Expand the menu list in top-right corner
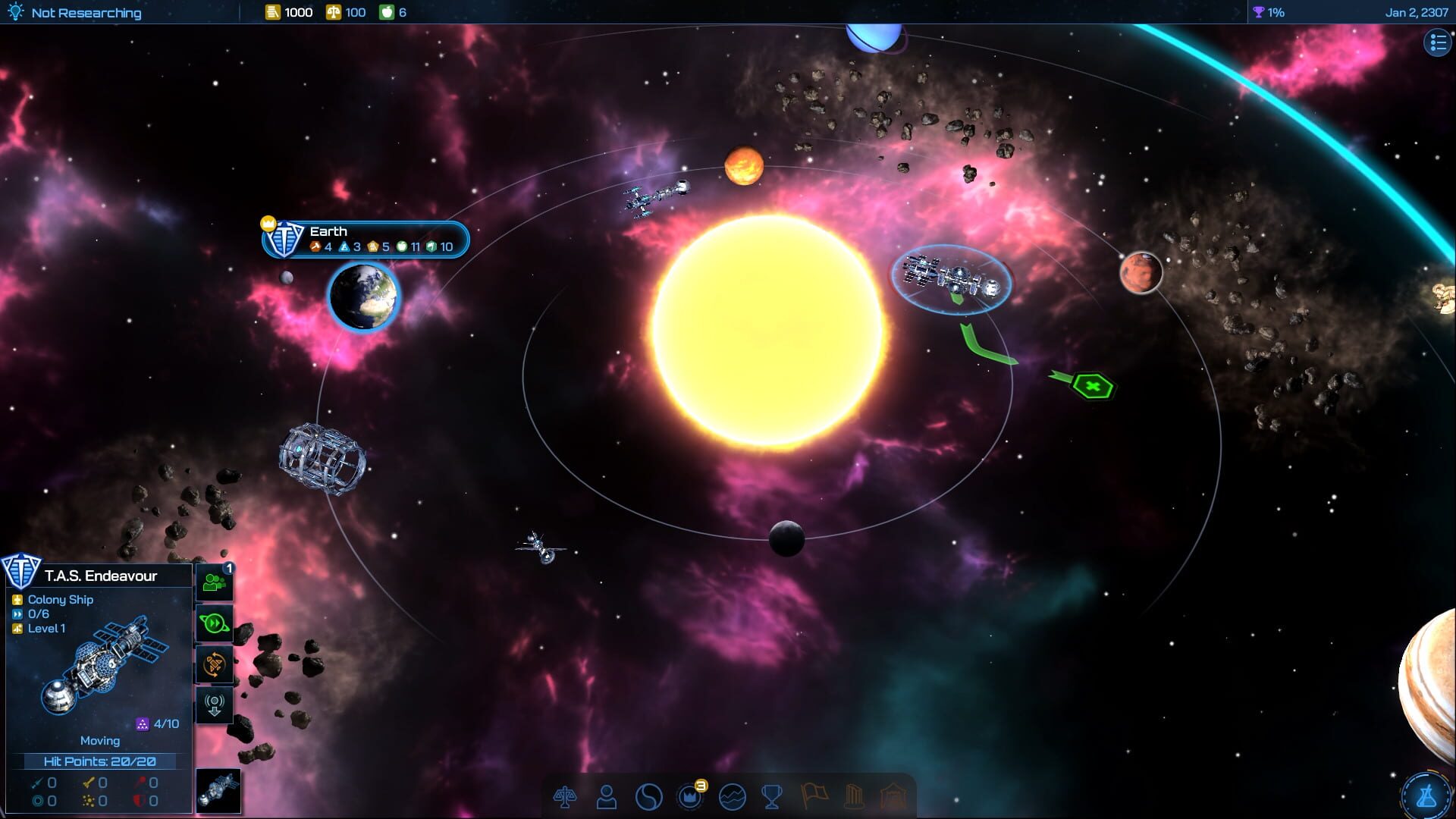Image resolution: width=1456 pixels, height=819 pixels. (1437, 42)
